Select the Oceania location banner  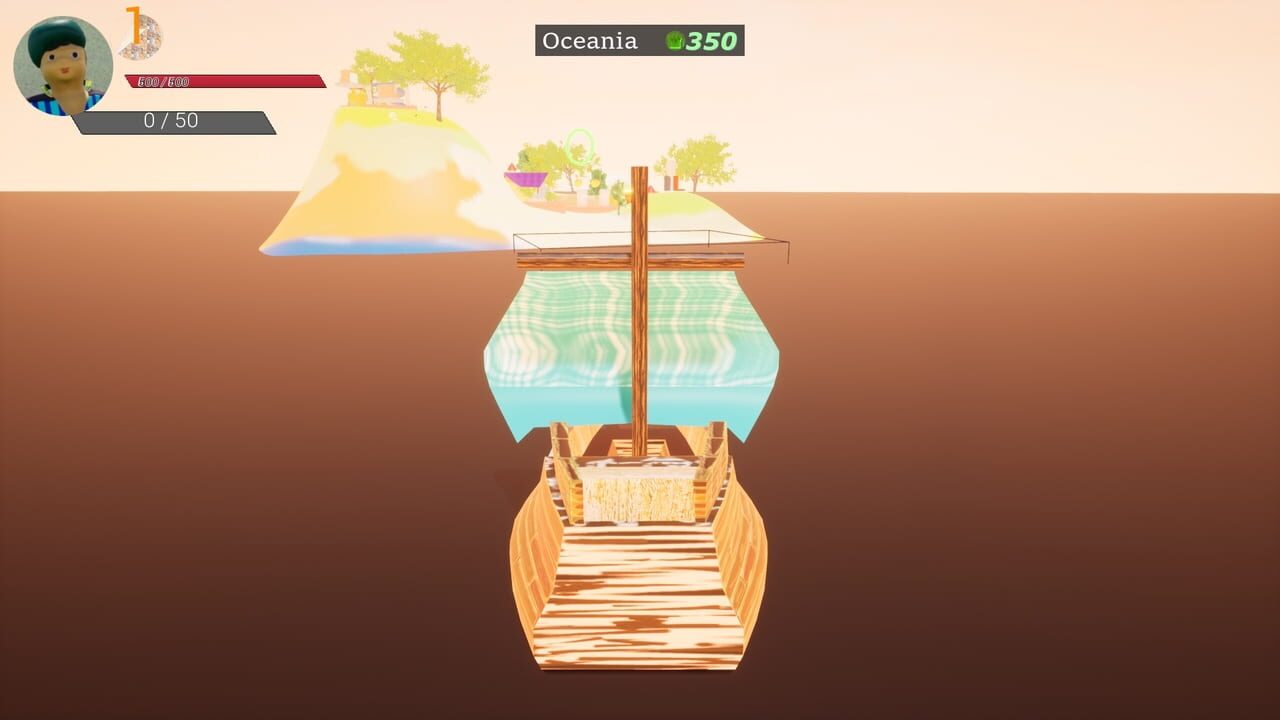pyautogui.click(x=588, y=41)
